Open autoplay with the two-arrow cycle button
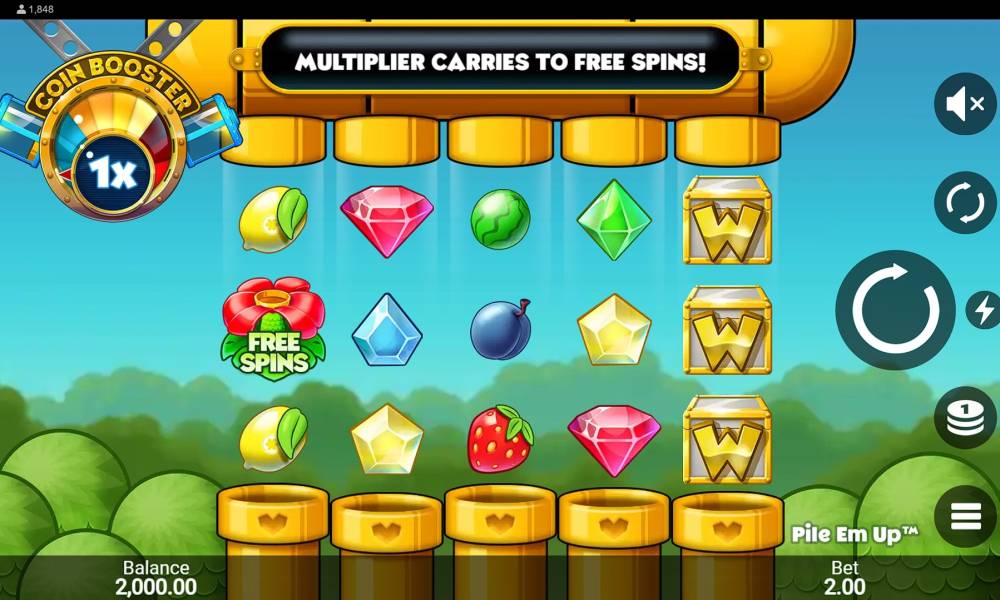This screenshot has width=1000, height=600. [x=965, y=203]
